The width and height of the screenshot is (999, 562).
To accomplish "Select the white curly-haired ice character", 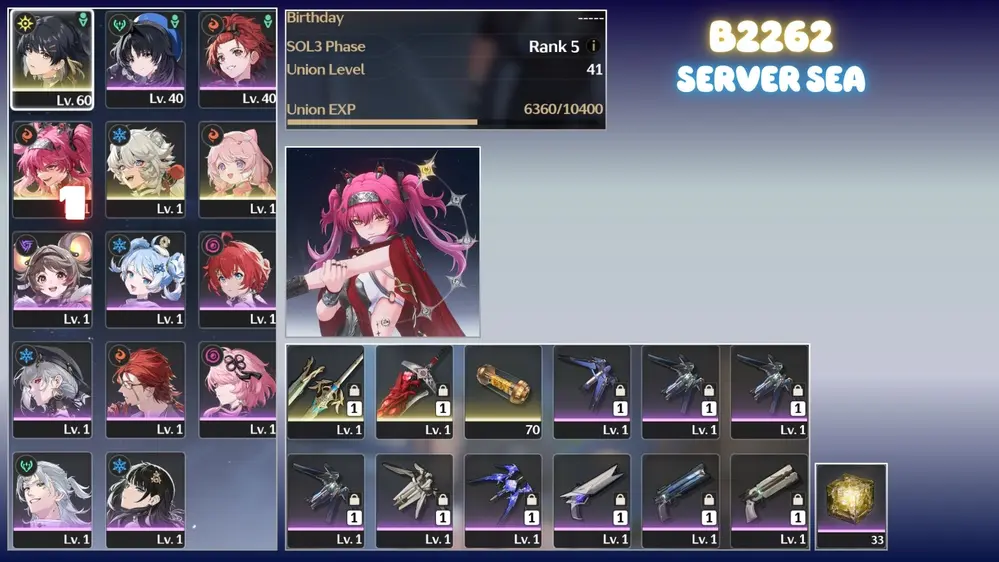I will 146,169.
